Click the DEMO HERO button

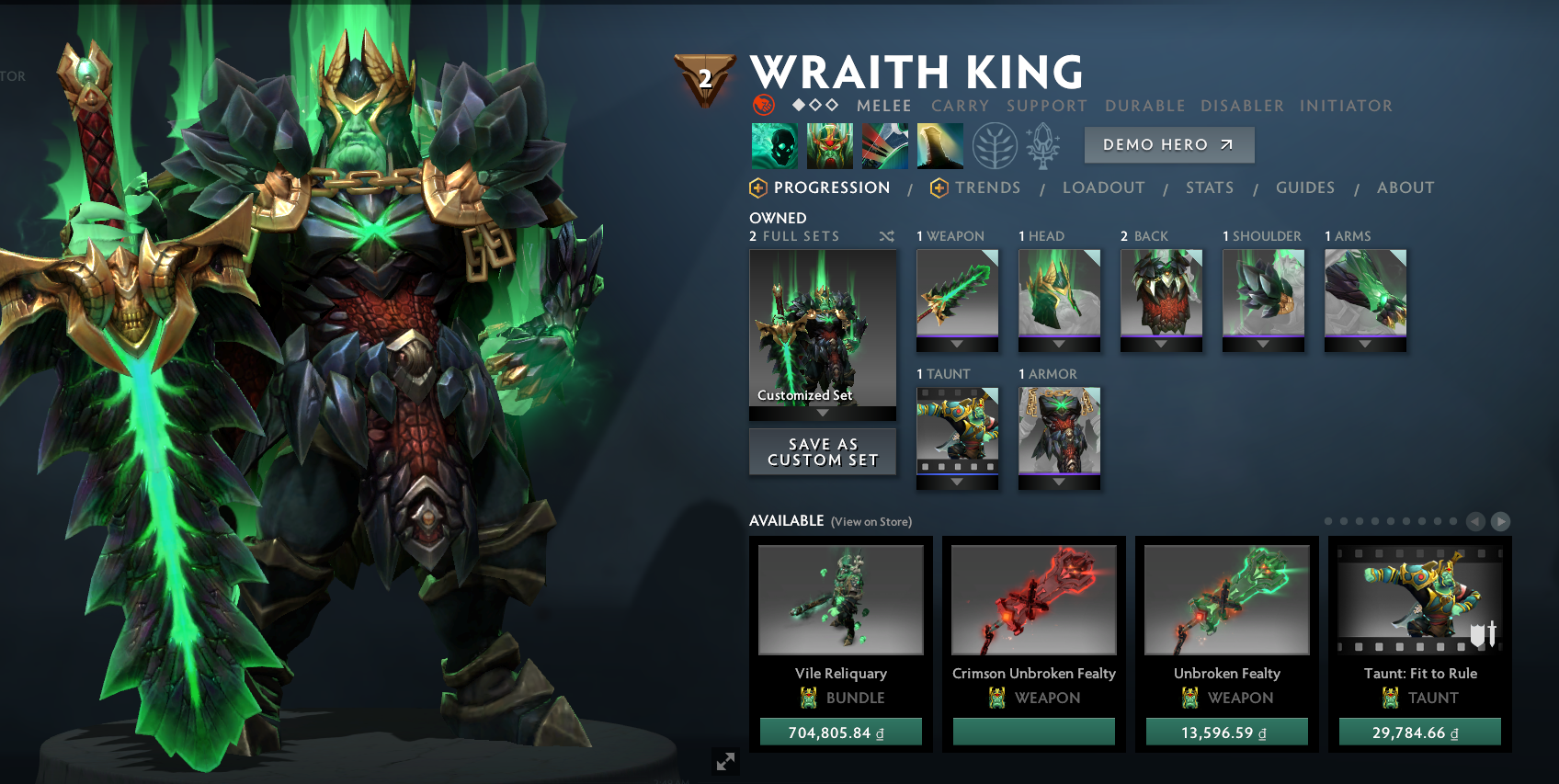1168,144
